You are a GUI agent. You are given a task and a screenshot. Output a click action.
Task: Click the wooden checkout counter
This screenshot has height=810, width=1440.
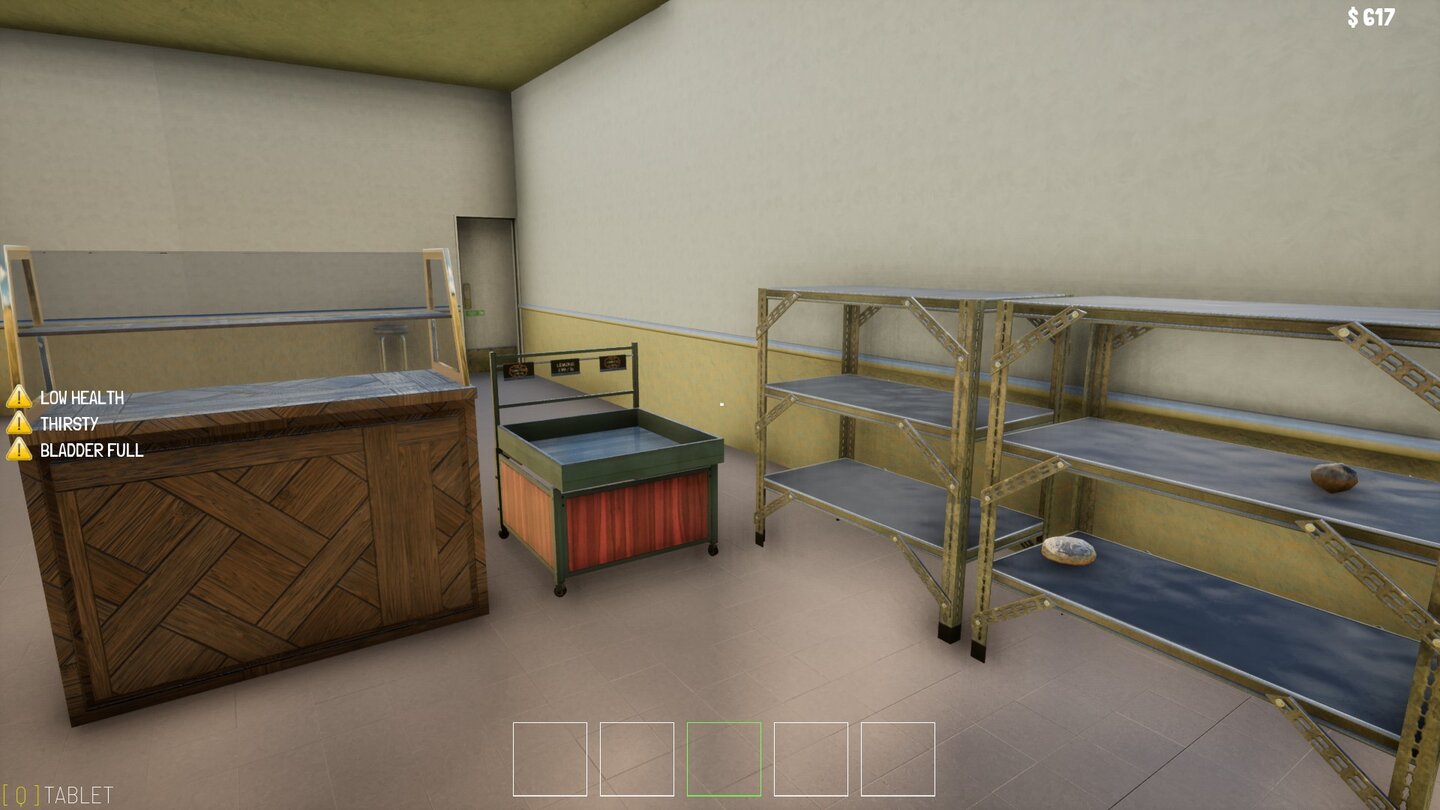[x=250, y=550]
